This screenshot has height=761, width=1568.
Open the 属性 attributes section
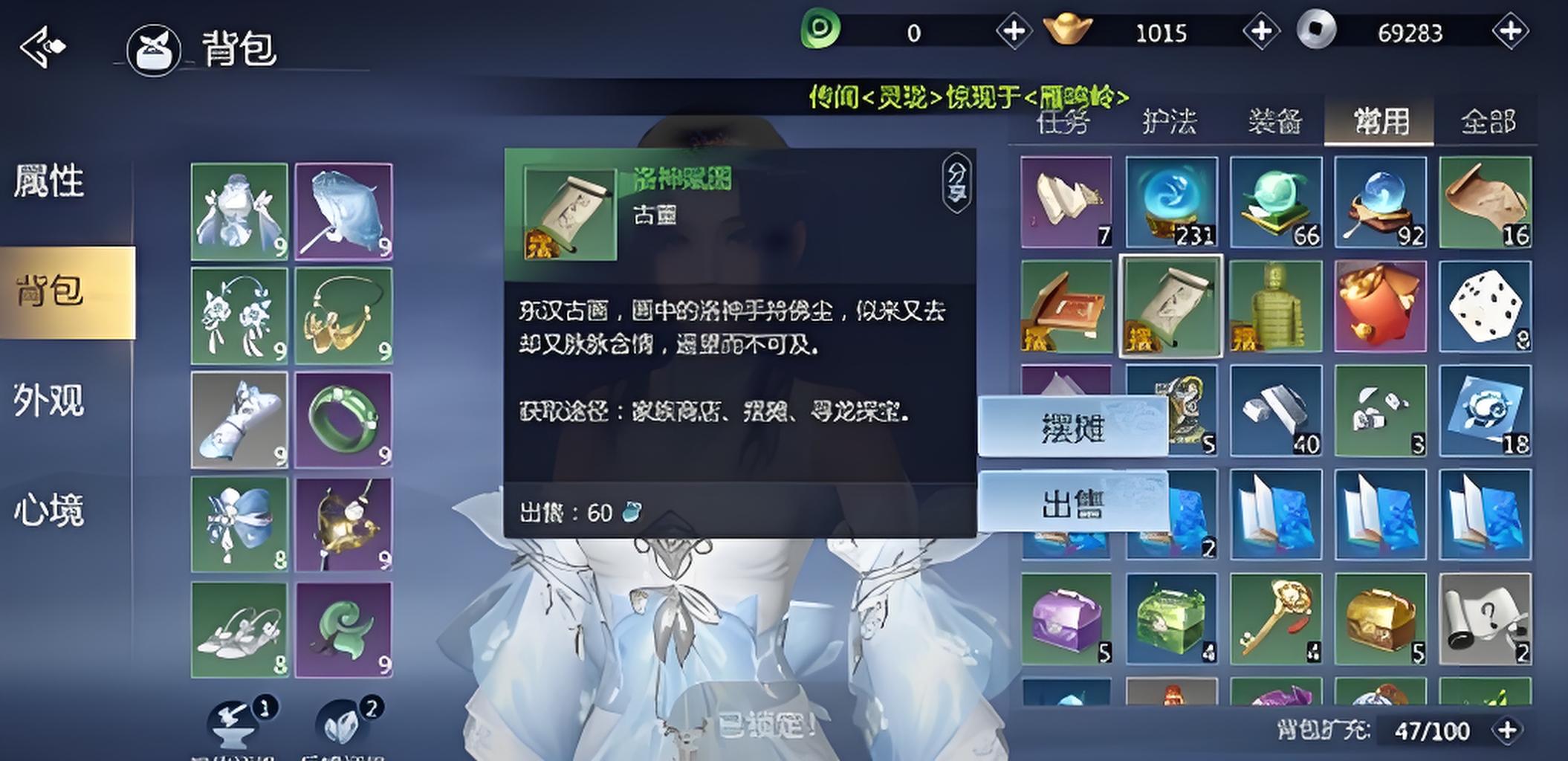coord(49,182)
